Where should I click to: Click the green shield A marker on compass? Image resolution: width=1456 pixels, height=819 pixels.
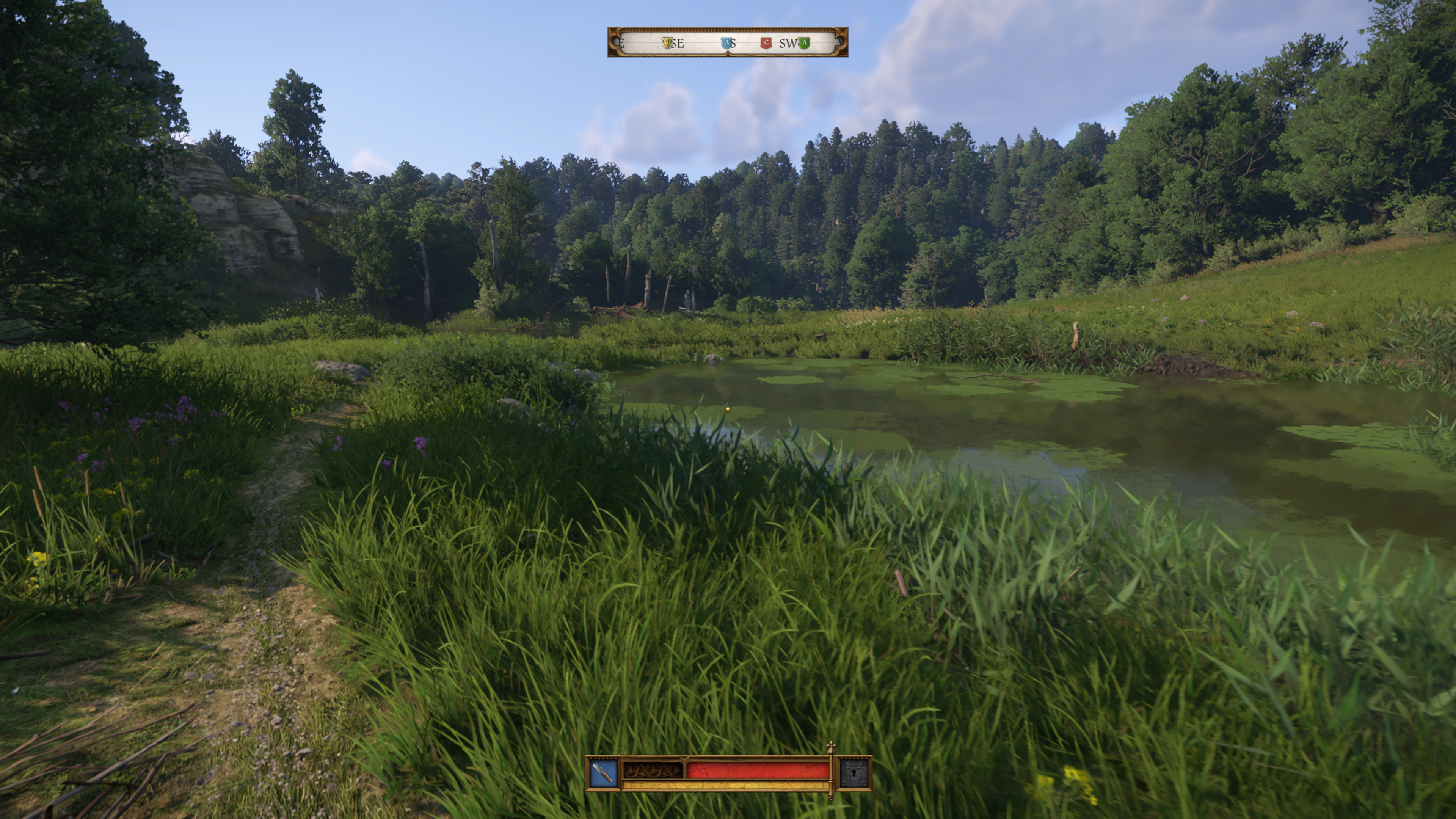[804, 43]
